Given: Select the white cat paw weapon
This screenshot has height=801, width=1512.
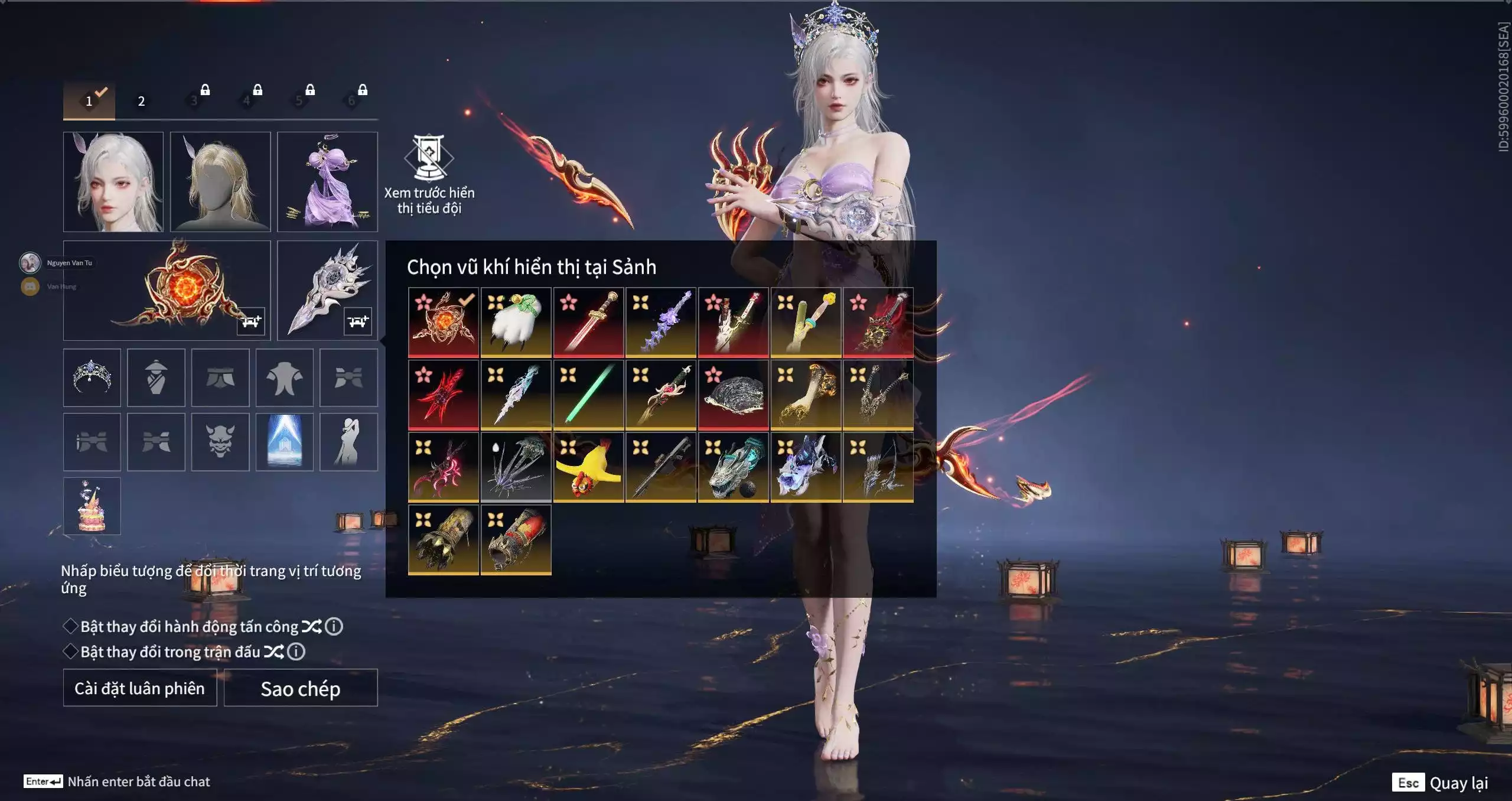Looking at the screenshot, I should click(516, 322).
